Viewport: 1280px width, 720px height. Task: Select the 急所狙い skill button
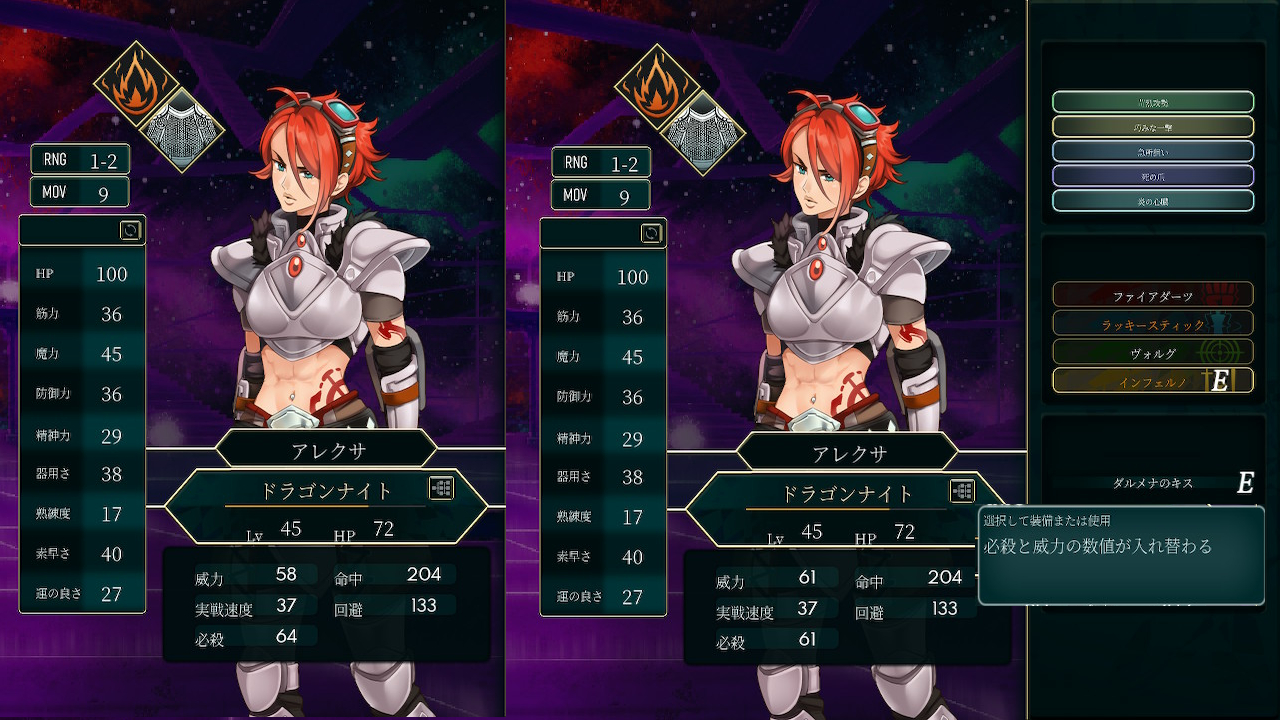click(1152, 151)
